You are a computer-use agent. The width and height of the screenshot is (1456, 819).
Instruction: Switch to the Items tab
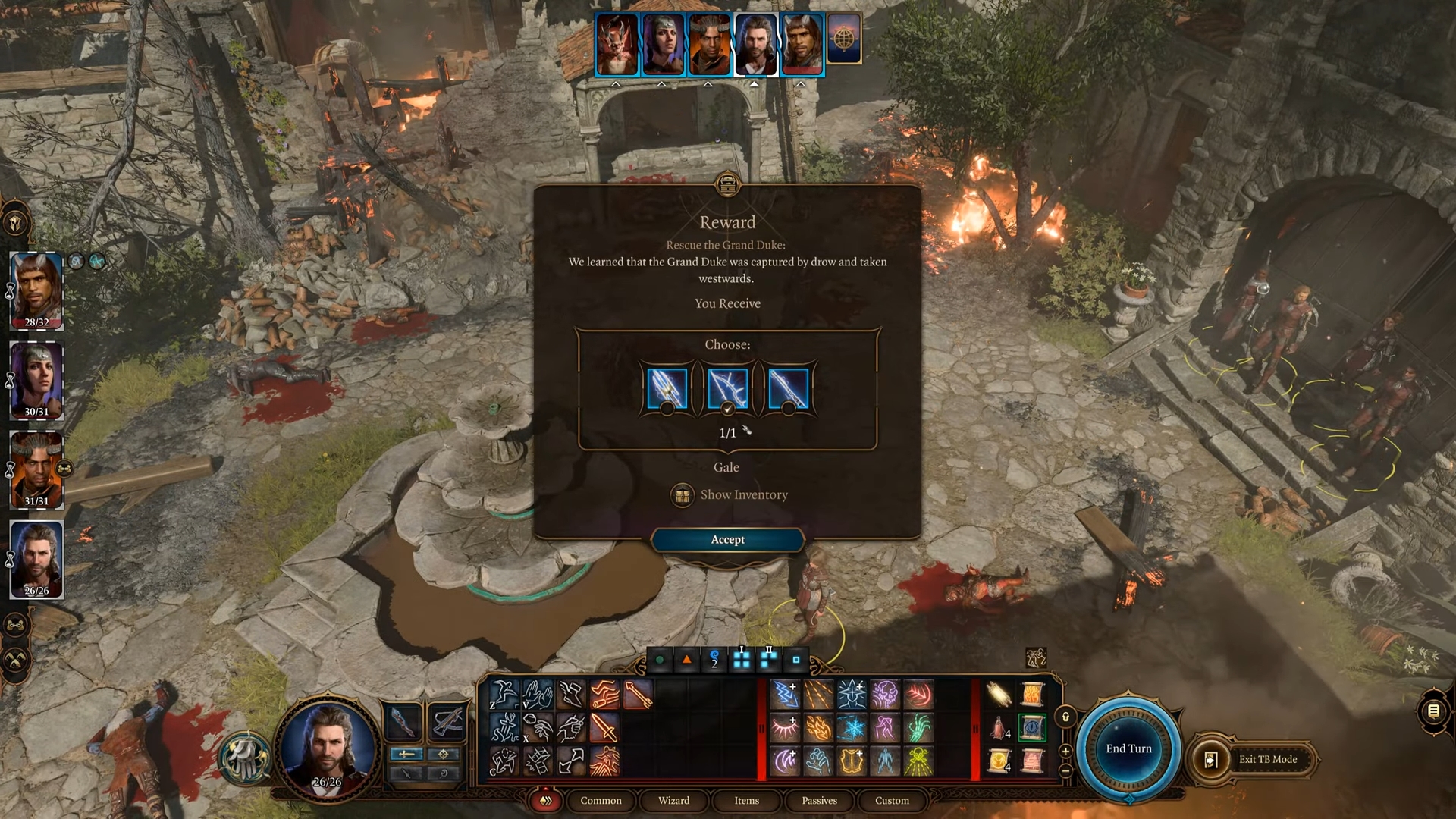point(746,801)
